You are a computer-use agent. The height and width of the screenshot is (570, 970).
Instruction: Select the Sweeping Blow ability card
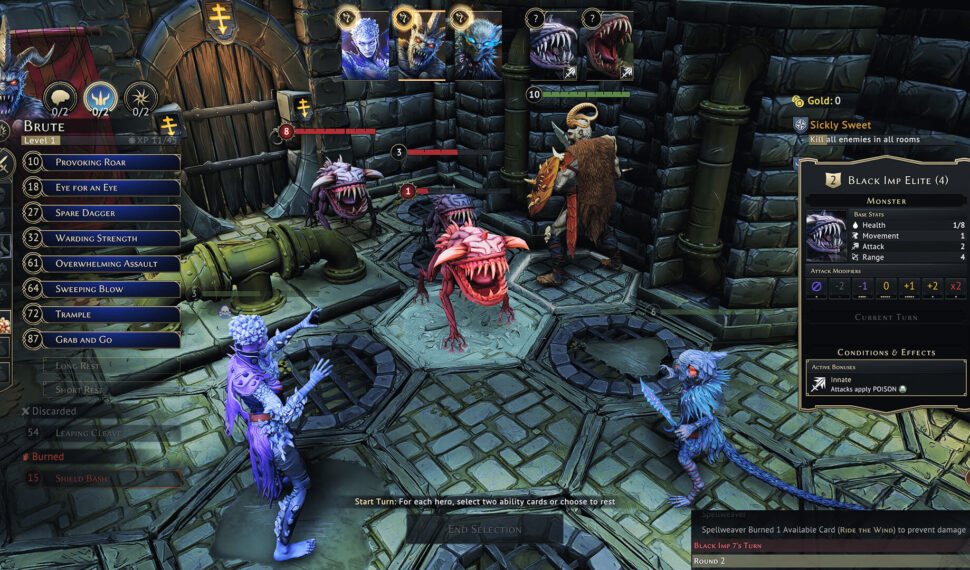click(100, 289)
